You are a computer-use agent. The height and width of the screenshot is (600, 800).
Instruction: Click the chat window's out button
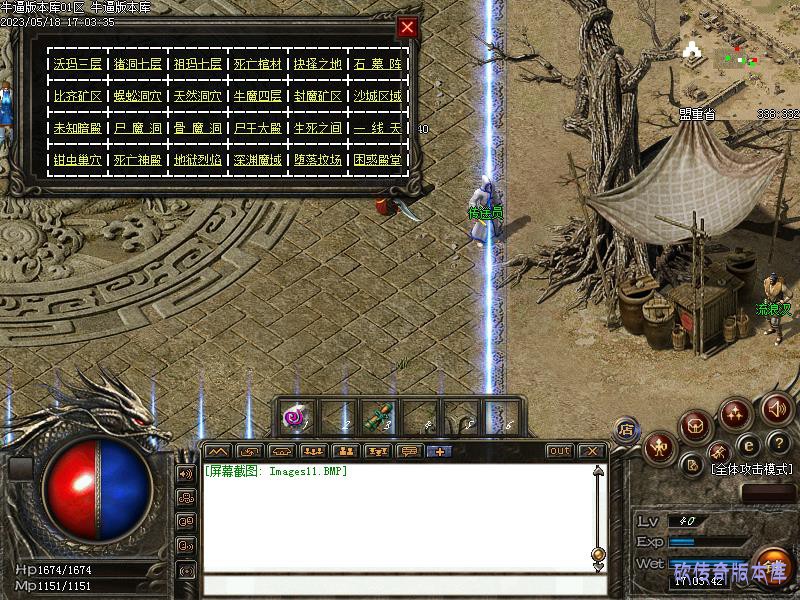[559, 451]
